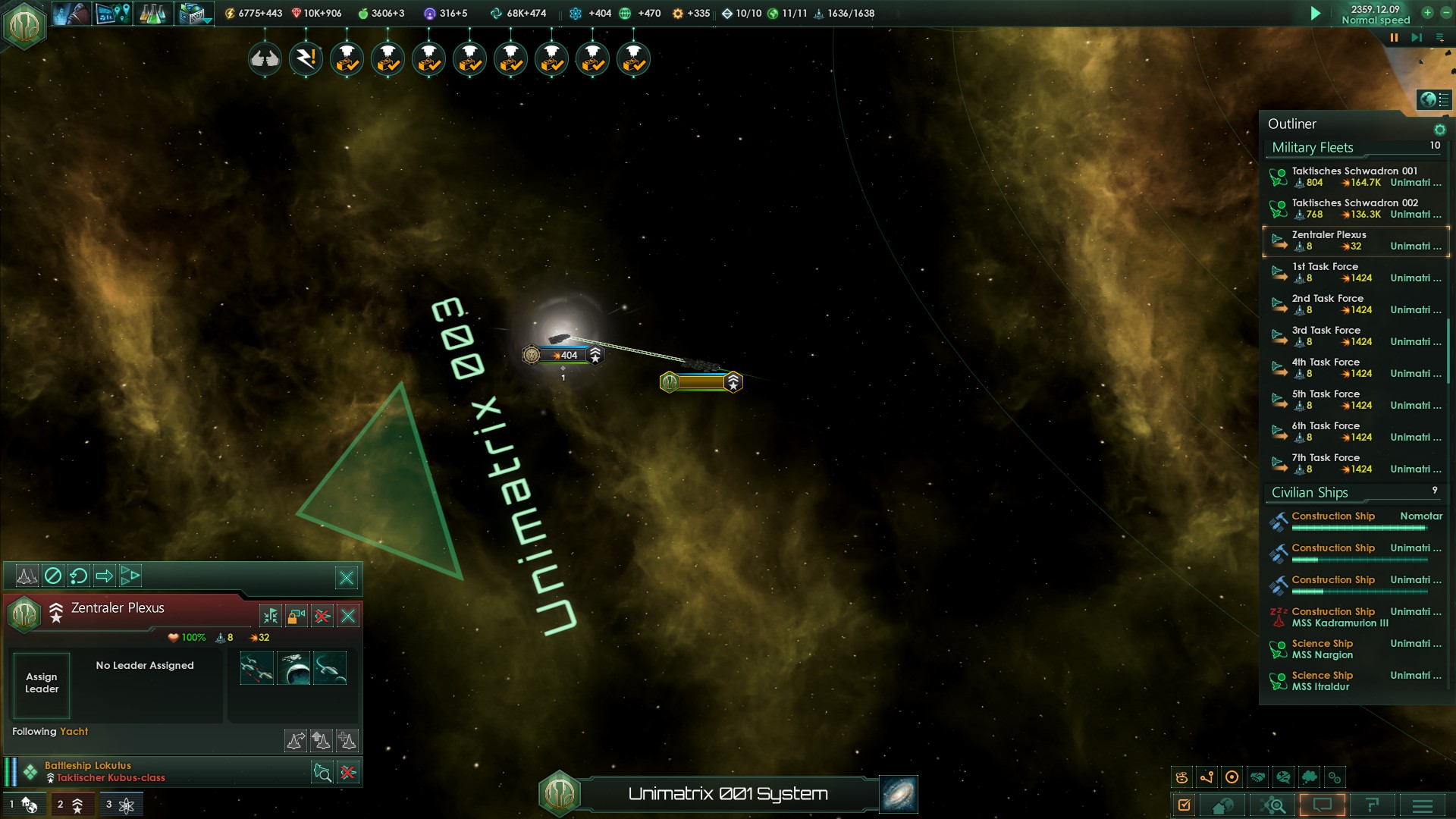The image size is (1456, 819).
Task: Open the lightning bolt warning notification
Action: click(x=306, y=58)
